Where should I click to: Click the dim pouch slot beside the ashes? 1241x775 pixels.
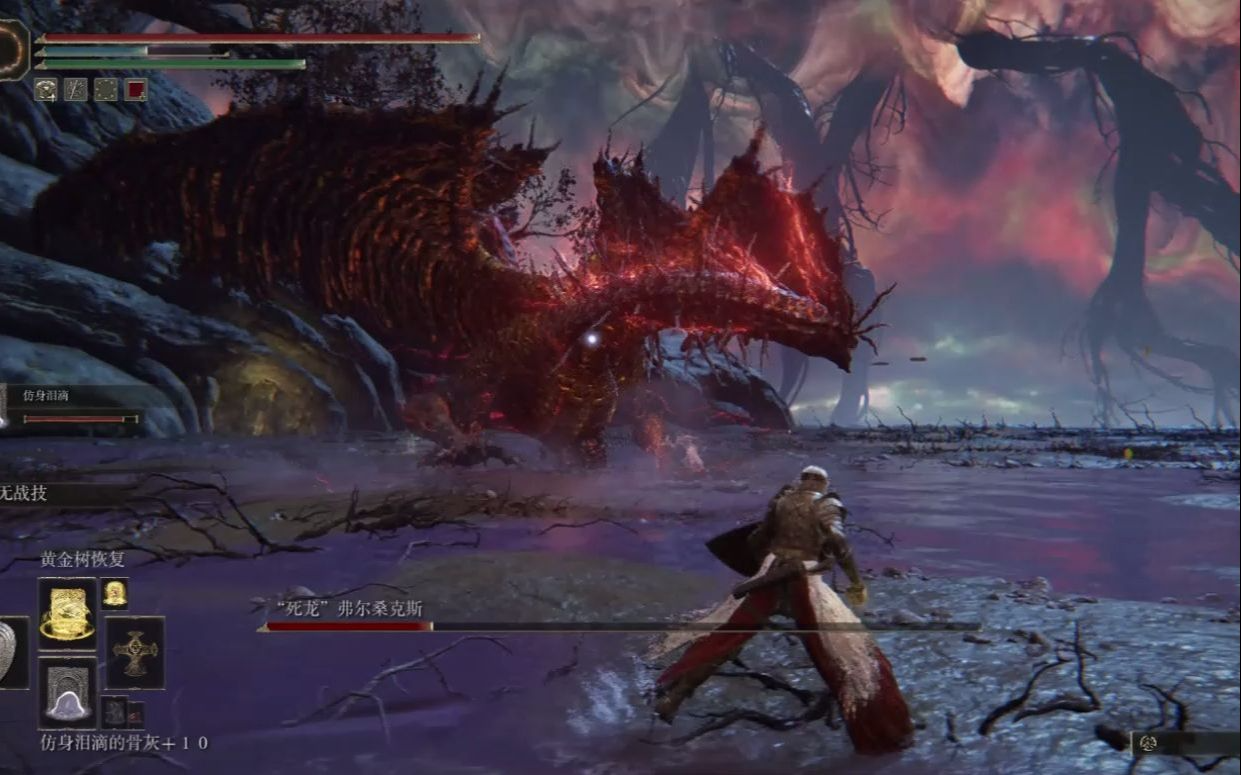point(115,710)
